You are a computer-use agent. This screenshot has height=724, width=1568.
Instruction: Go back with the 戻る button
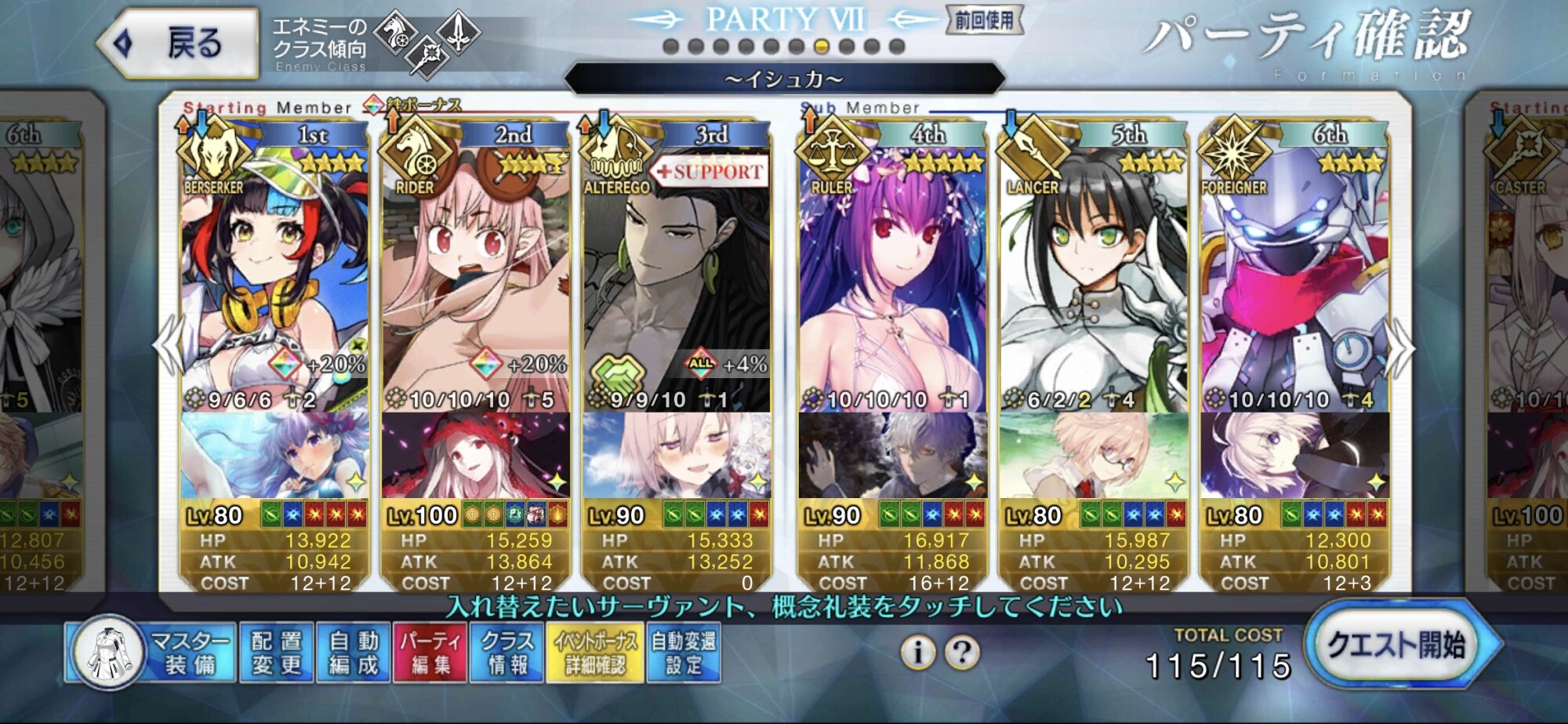[x=179, y=43]
